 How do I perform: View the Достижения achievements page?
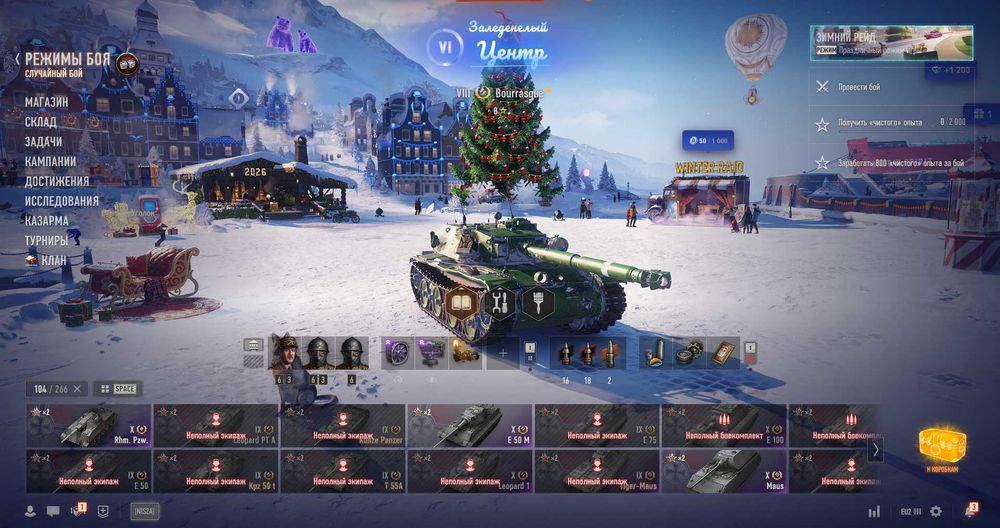pos(57,181)
